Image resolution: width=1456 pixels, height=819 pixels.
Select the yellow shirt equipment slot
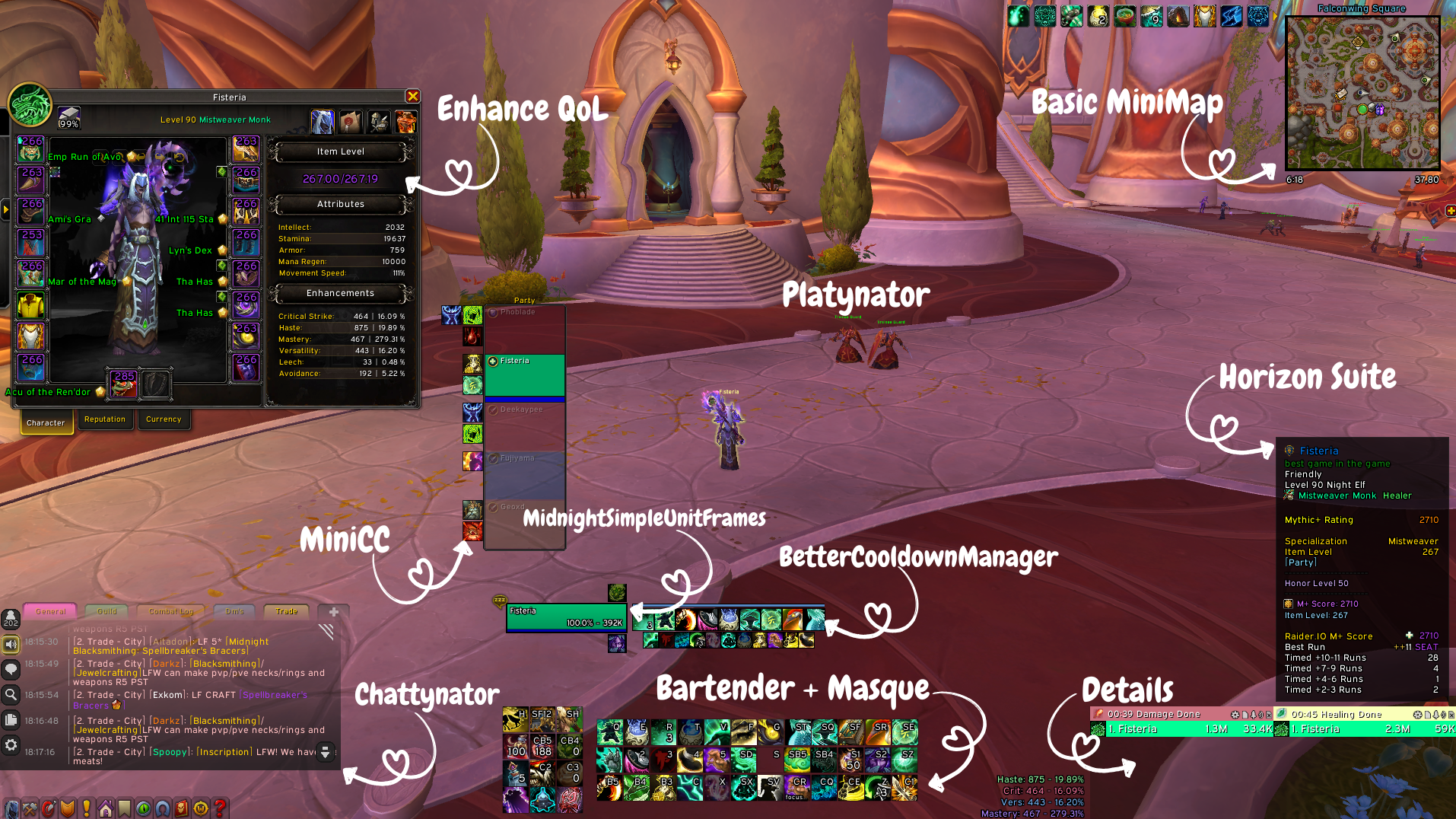(30, 307)
